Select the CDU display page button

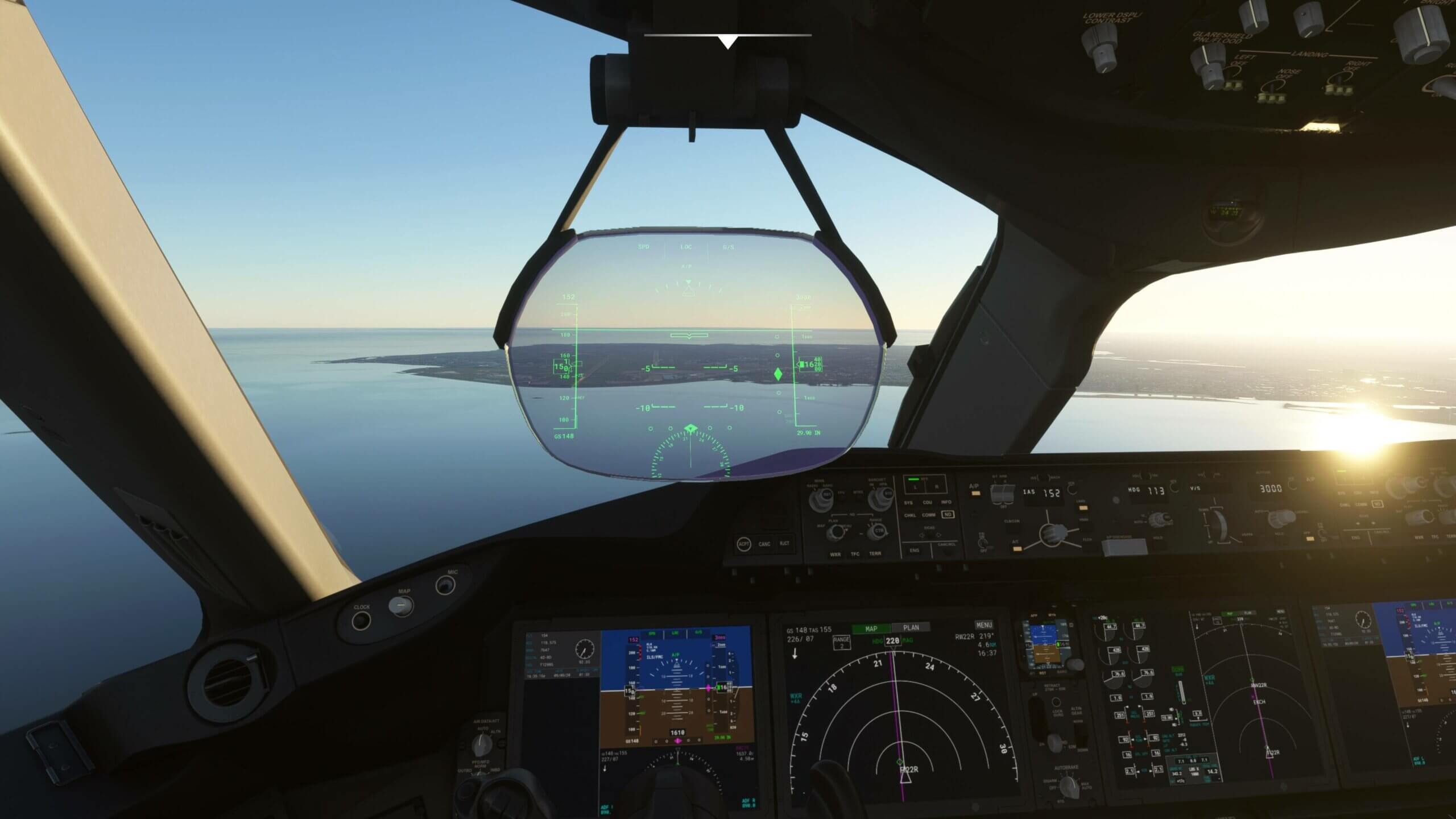(927, 503)
